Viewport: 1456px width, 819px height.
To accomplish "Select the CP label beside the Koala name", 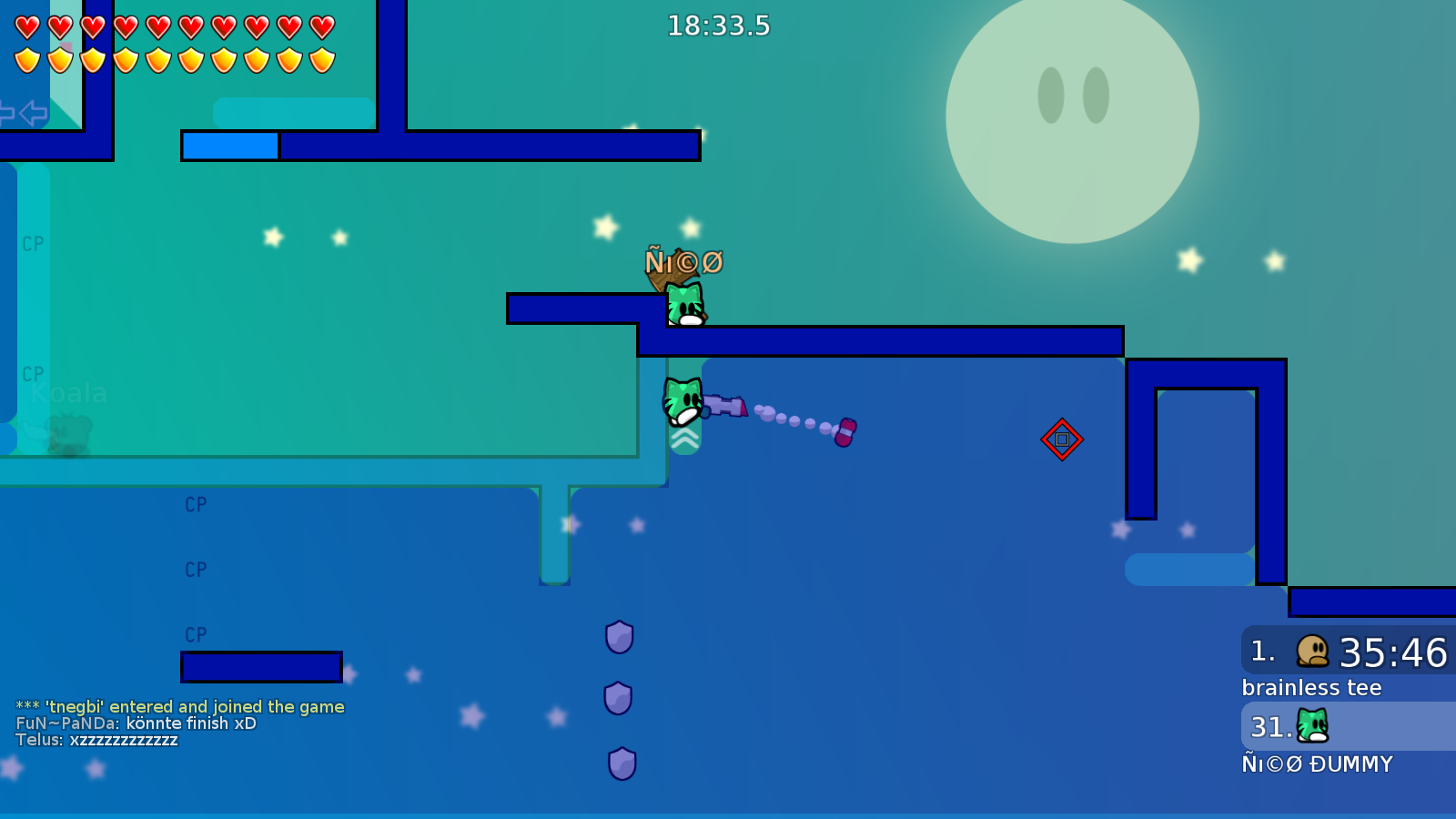I will tap(33, 375).
